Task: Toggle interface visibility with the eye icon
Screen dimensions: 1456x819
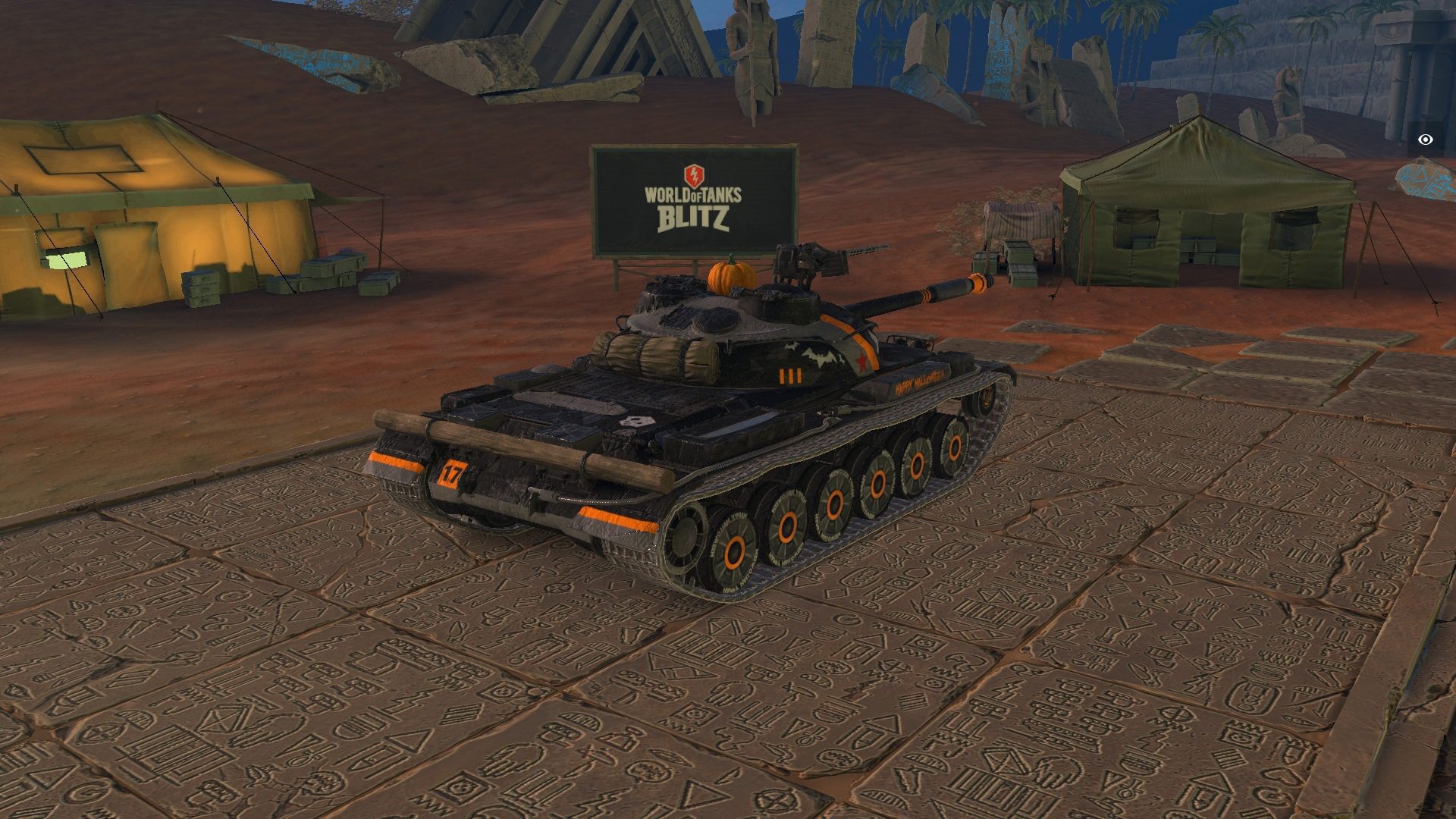Action: tap(1426, 140)
